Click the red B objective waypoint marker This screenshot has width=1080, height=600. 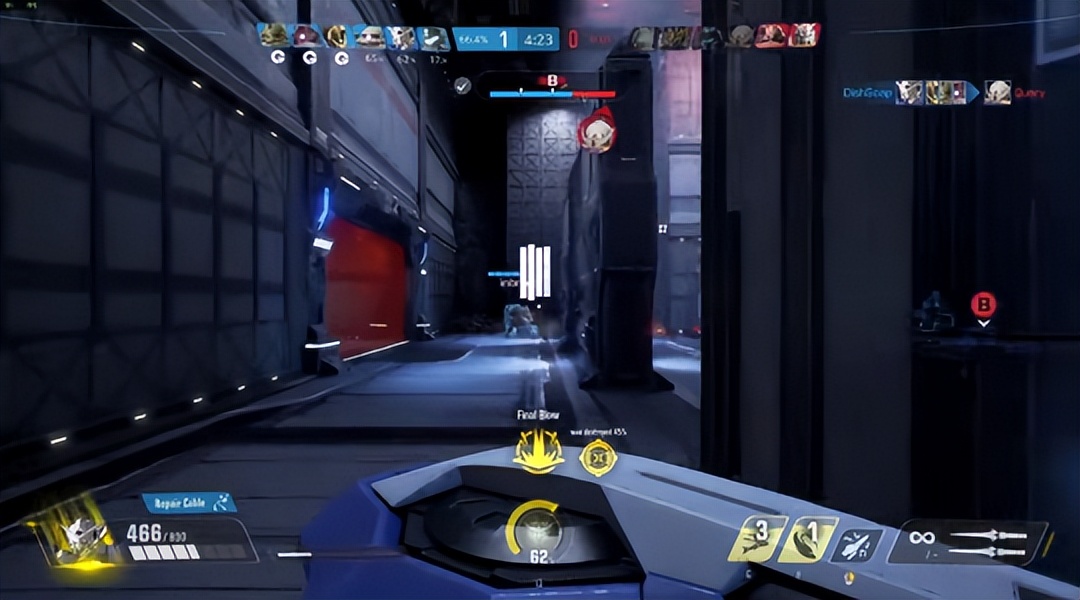pos(984,304)
